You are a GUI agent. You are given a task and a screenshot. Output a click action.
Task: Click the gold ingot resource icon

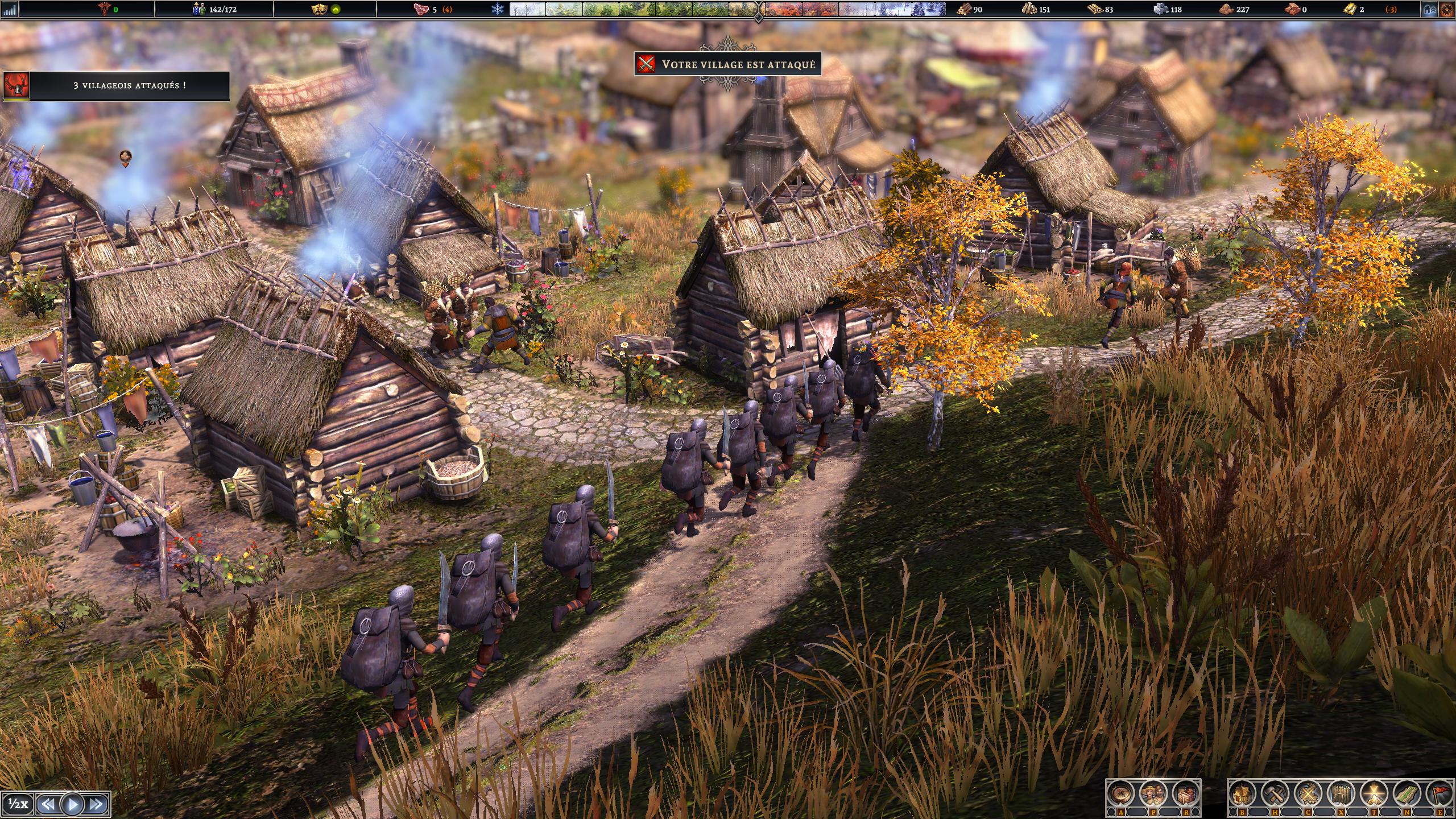click(1349, 9)
